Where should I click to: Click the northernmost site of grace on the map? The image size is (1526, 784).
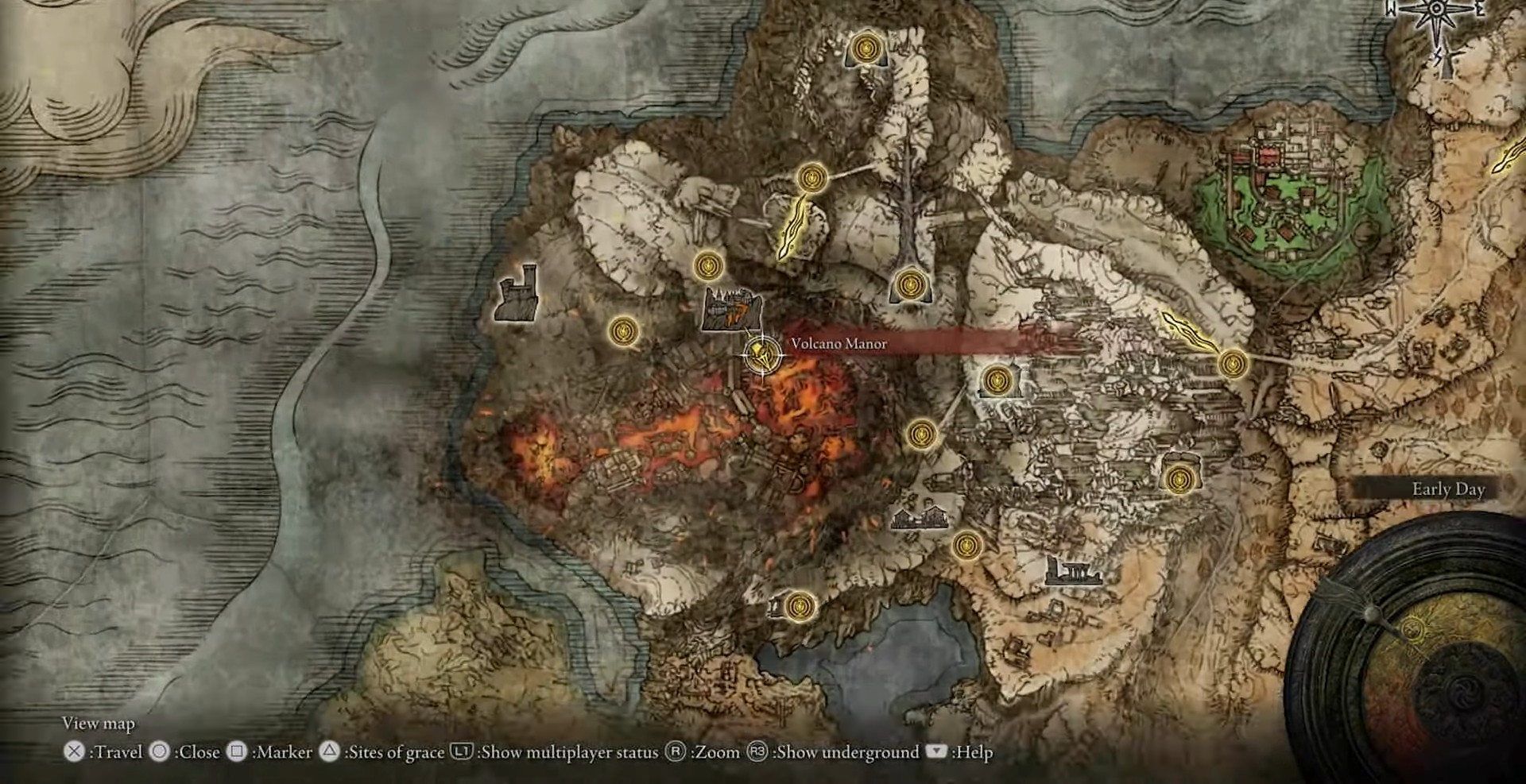click(x=868, y=49)
